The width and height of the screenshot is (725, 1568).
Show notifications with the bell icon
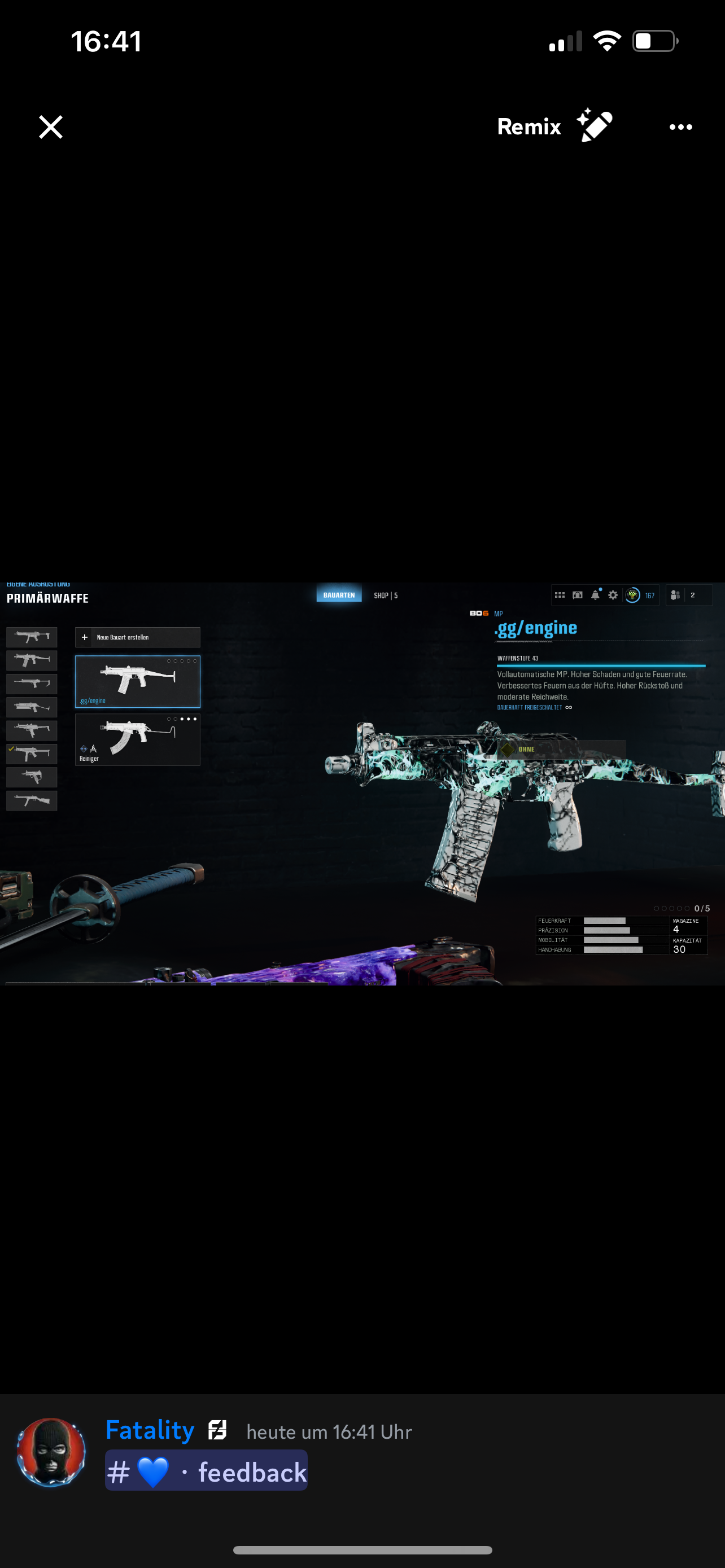click(595, 595)
